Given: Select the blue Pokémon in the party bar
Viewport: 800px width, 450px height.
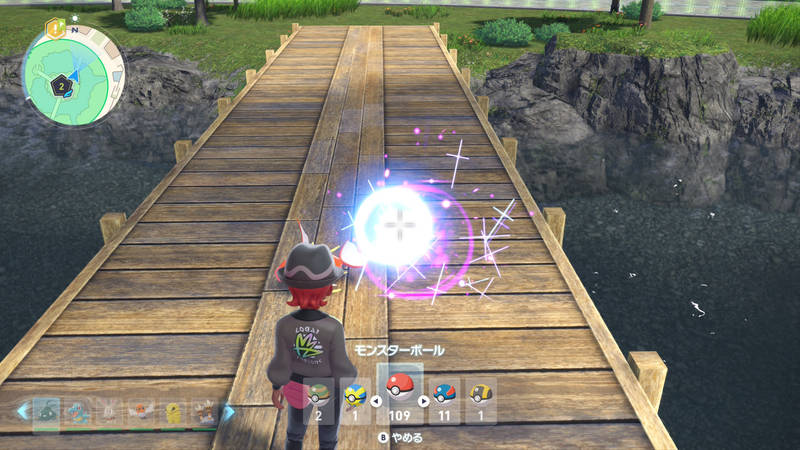Looking at the screenshot, I should point(78,411).
